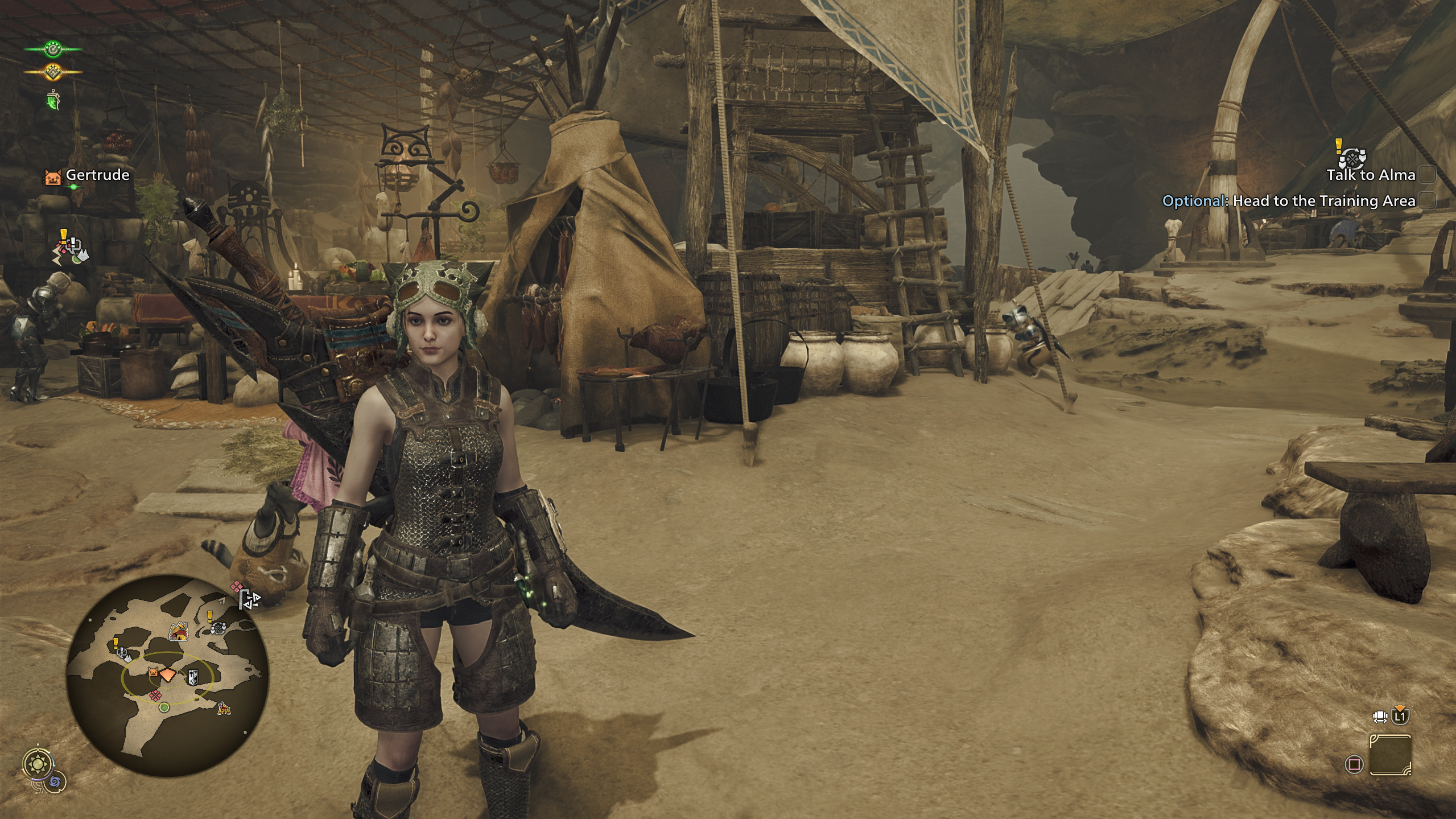The width and height of the screenshot is (1456, 819).
Task: Select the large yellow tent marker on the minimap
Action: tap(179, 632)
